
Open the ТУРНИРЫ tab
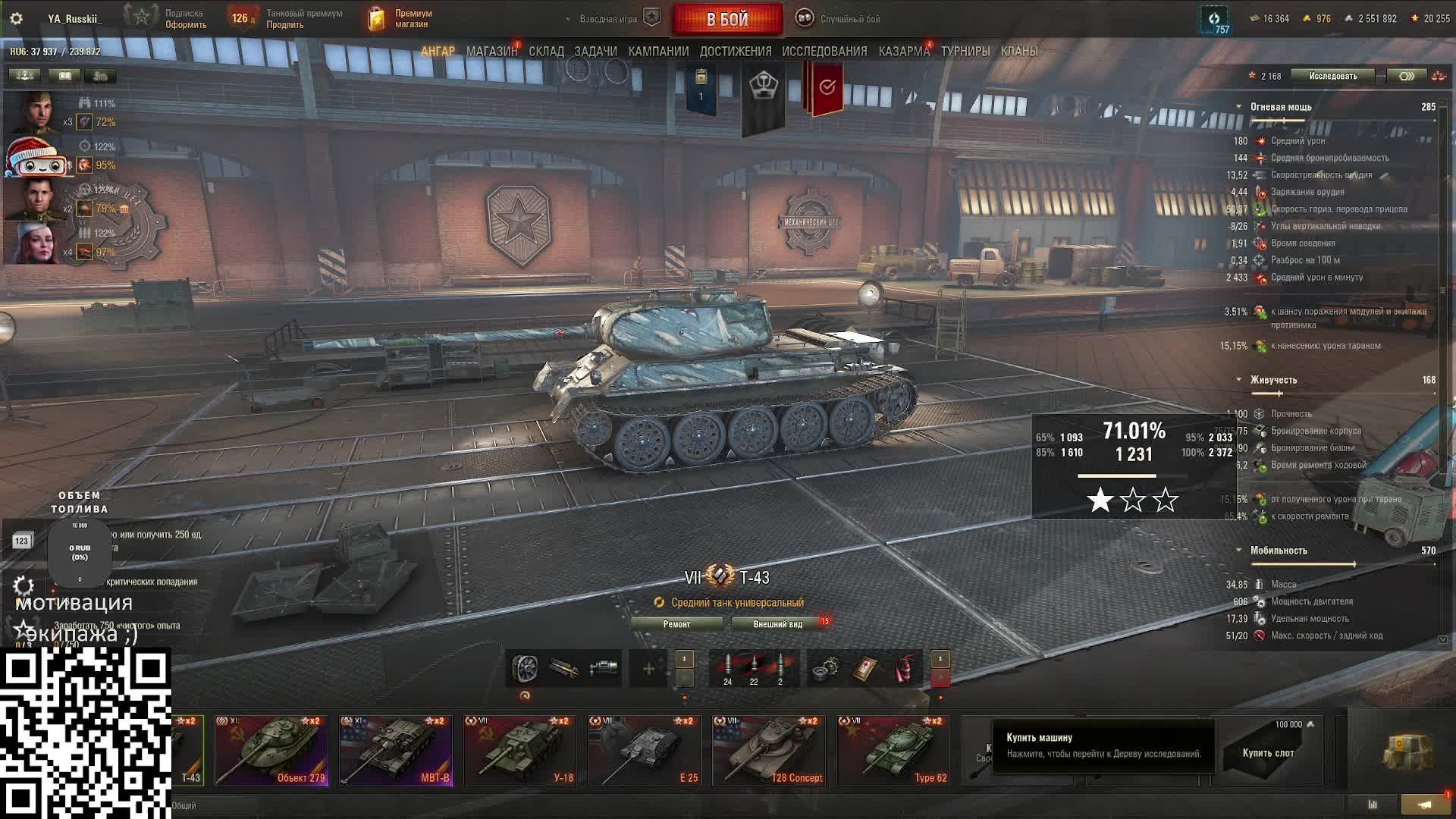click(x=965, y=52)
